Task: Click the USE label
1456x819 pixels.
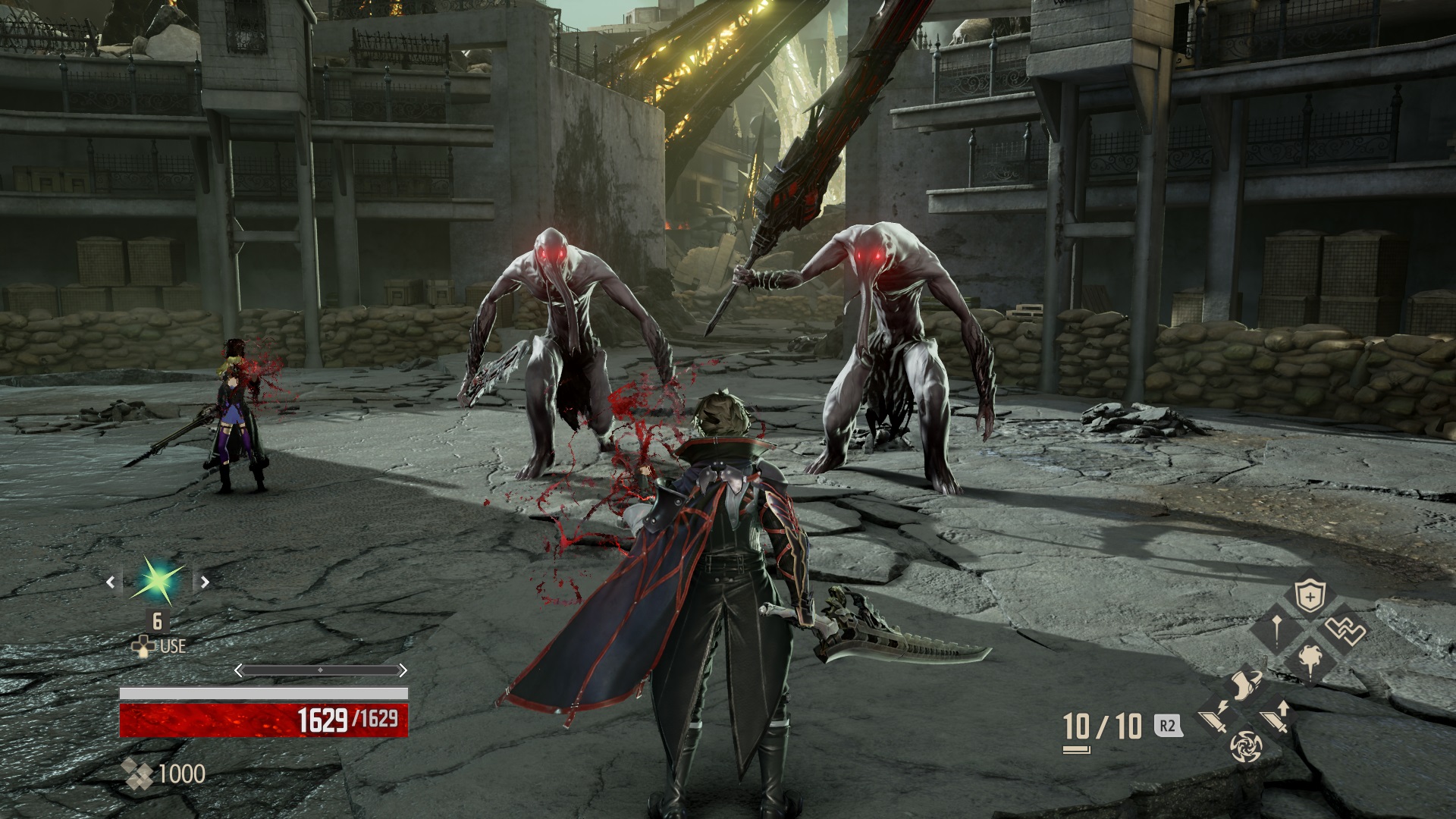Action: 173,645
